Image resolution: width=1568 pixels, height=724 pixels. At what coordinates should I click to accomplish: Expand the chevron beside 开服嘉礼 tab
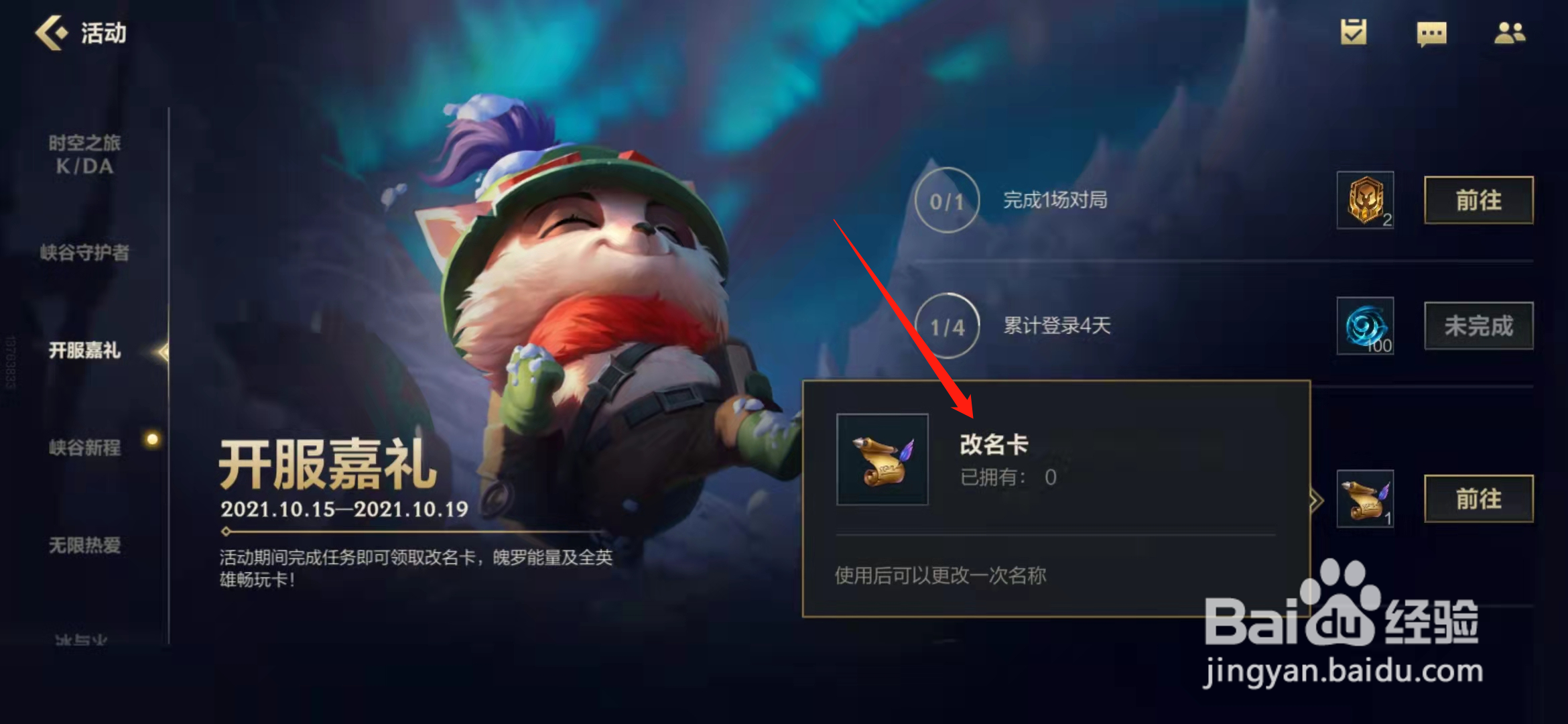point(161,351)
